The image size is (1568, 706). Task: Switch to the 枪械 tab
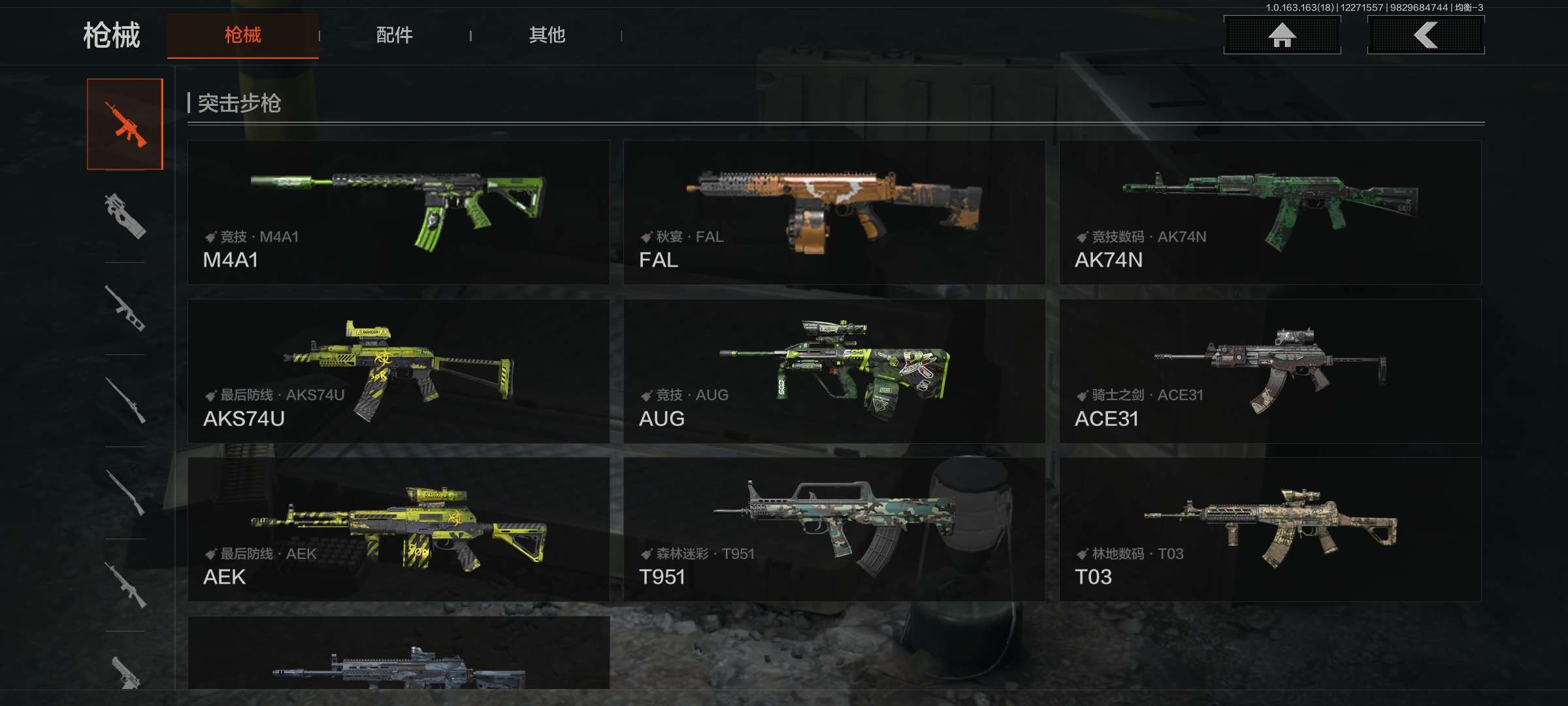242,35
